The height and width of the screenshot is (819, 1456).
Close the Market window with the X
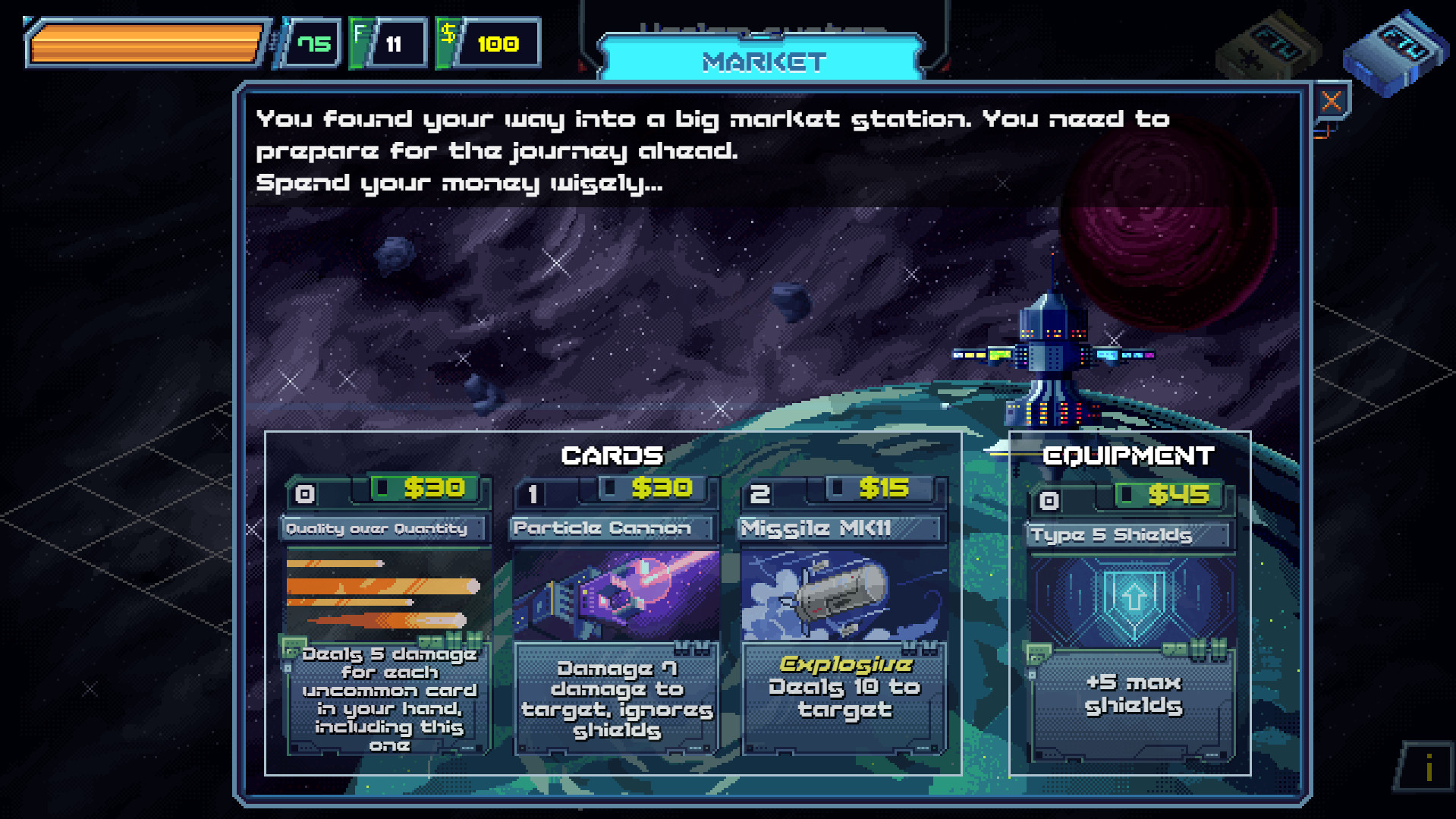pyautogui.click(x=1331, y=101)
